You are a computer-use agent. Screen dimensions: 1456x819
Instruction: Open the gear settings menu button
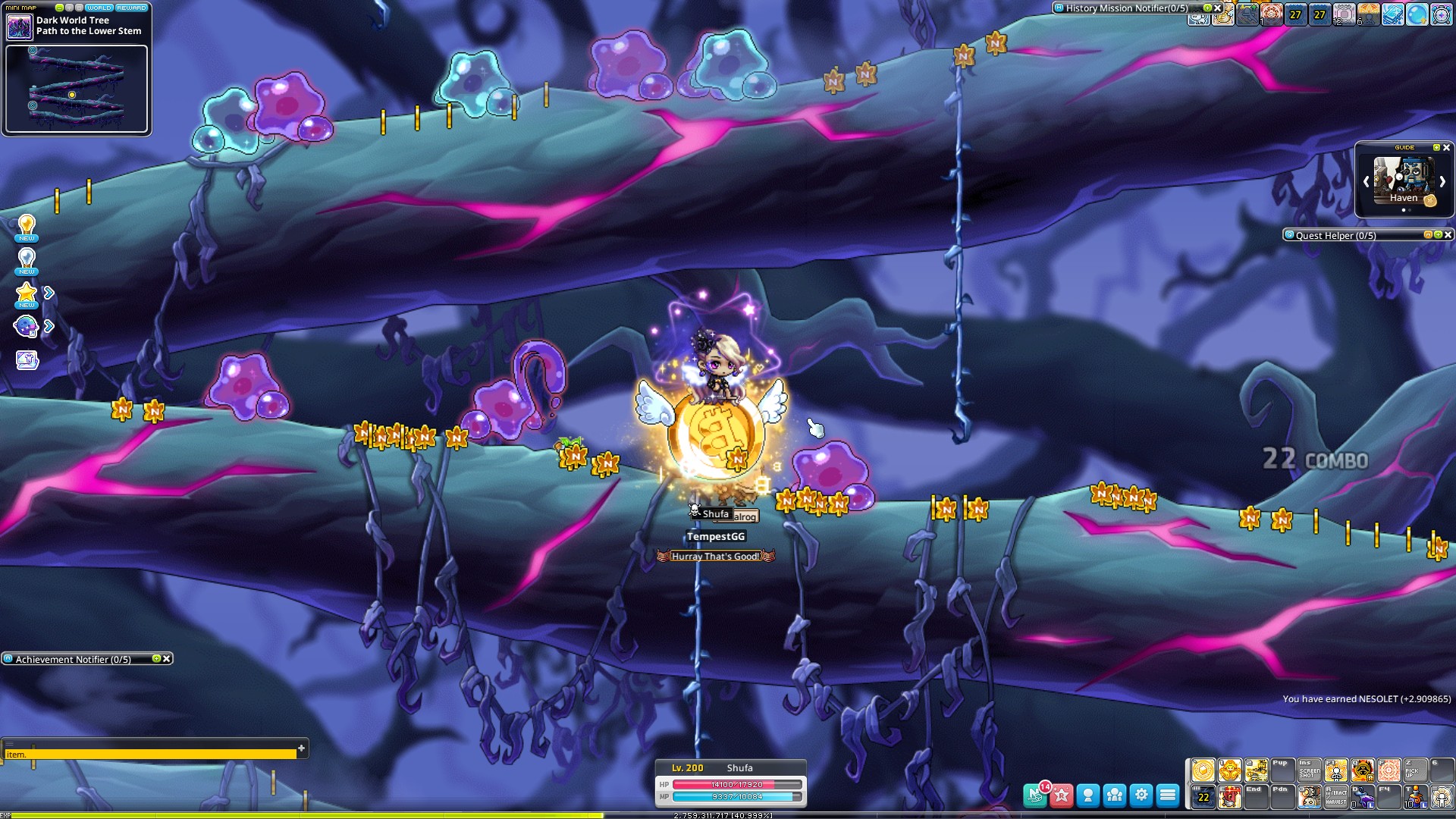pos(1141,795)
